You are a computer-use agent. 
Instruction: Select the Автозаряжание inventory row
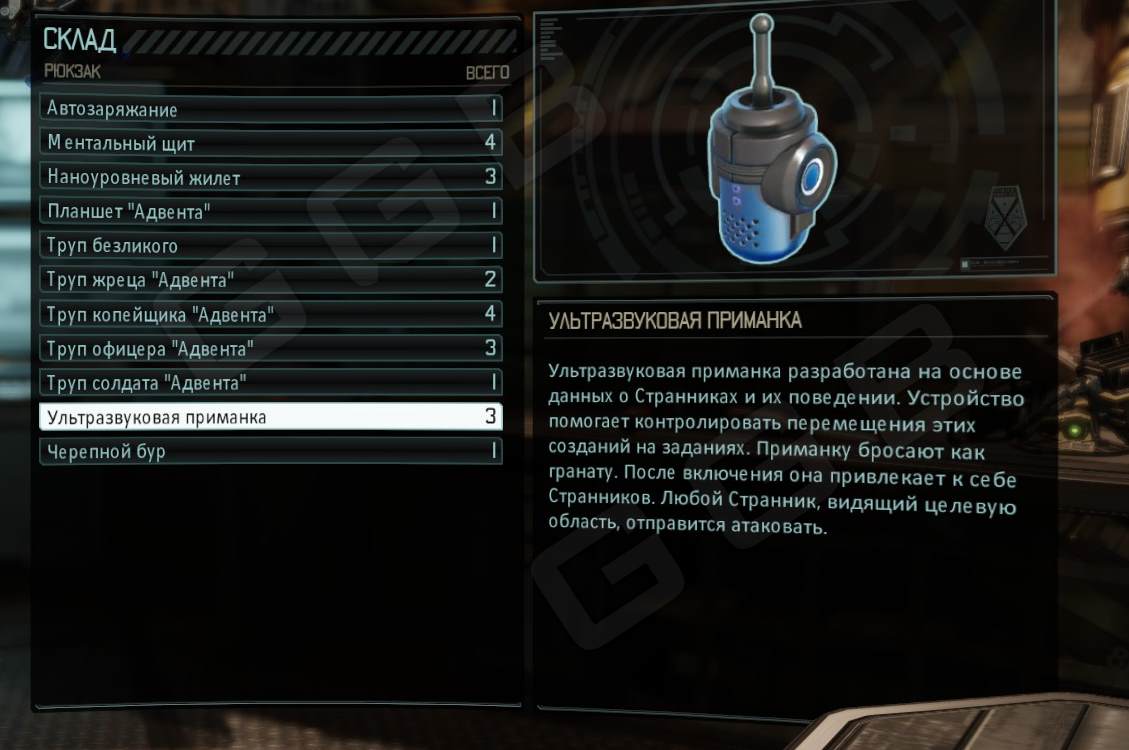click(x=270, y=109)
